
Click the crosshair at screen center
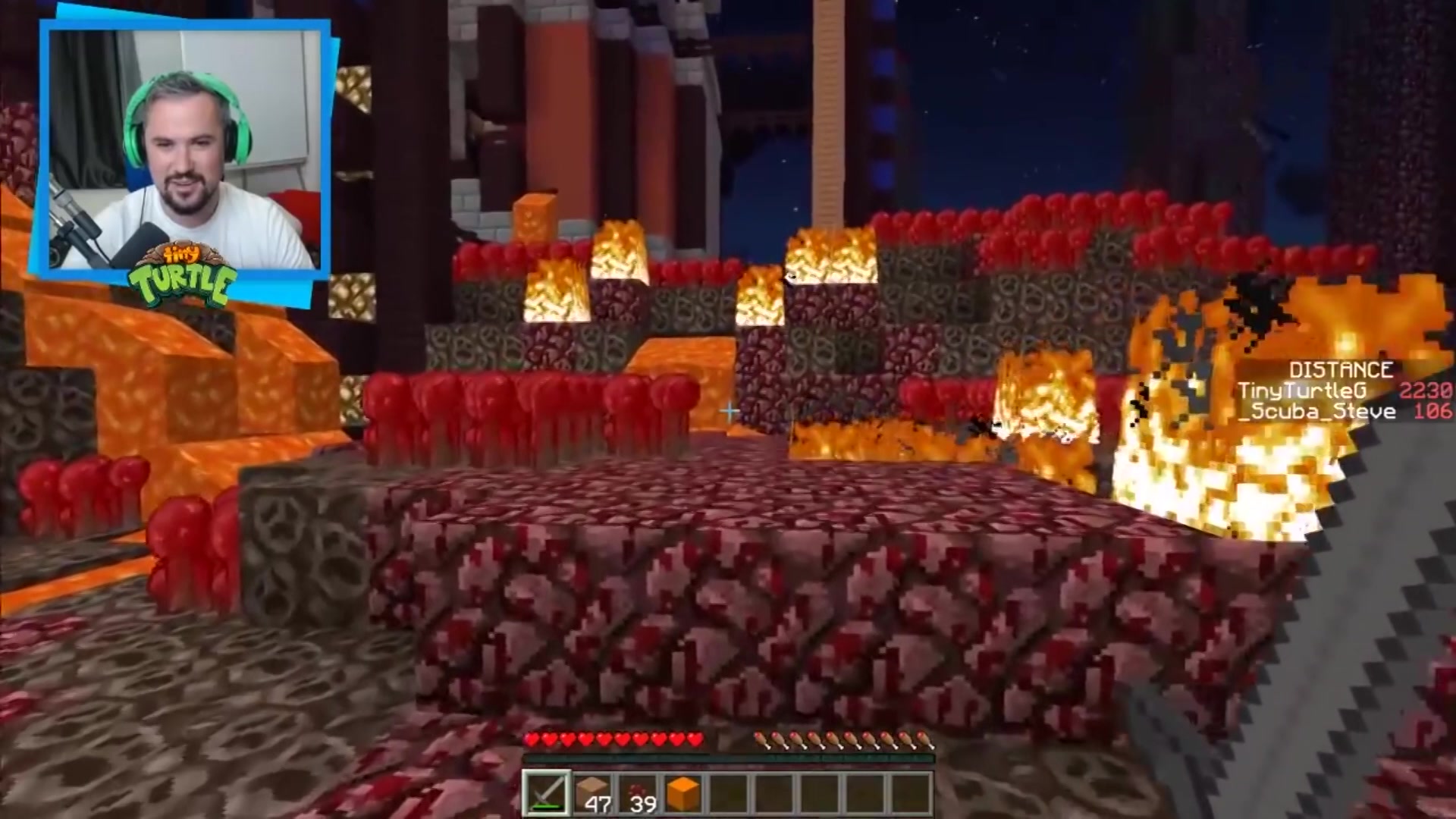pyautogui.click(x=728, y=409)
